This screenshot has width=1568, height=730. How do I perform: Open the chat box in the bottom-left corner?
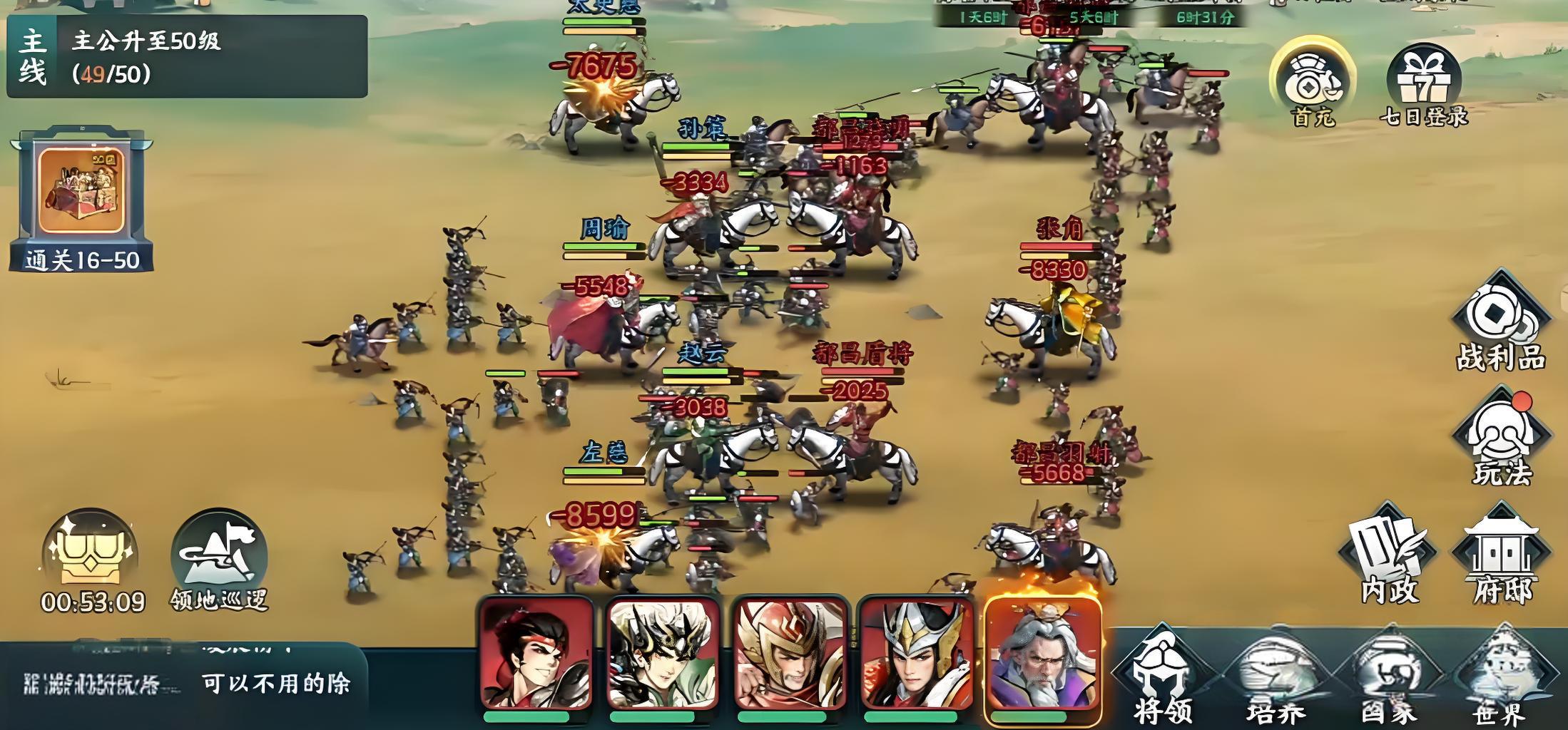coord(184,683)
